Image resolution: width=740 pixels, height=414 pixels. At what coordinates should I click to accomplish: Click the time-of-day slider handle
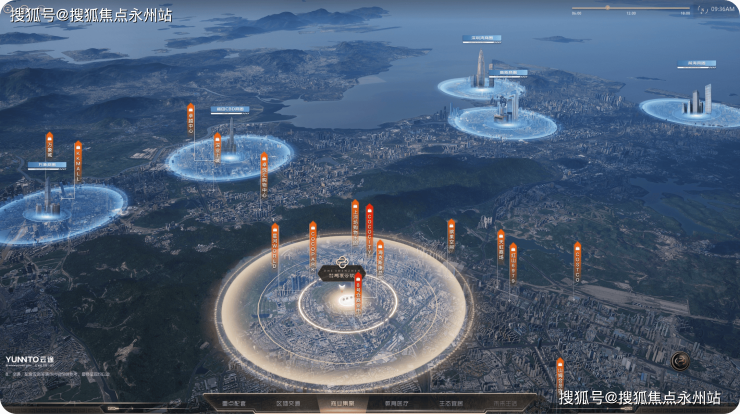[605, 8]
